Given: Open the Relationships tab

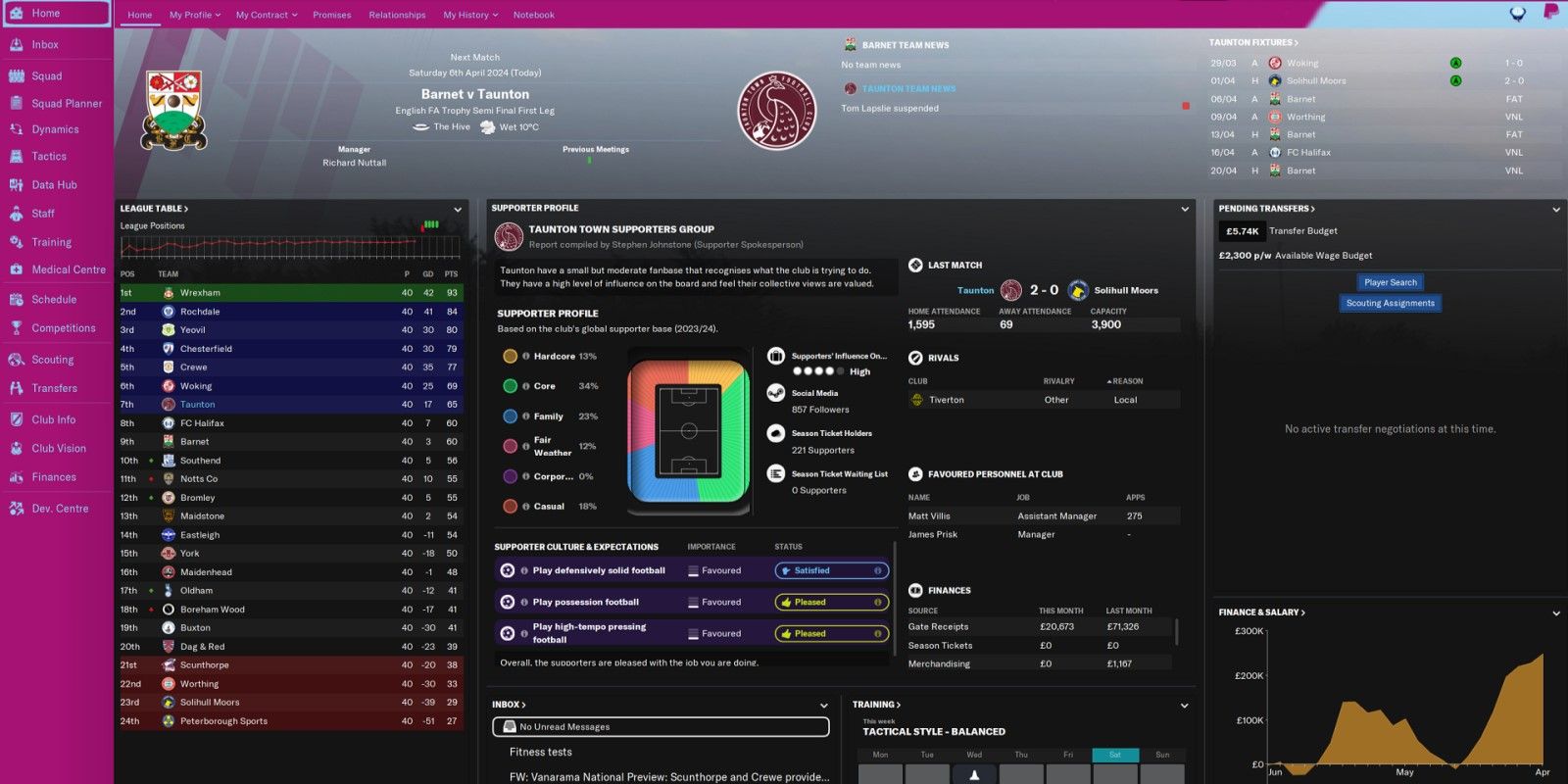Looking at the screenshot, I should pos(397,15).
